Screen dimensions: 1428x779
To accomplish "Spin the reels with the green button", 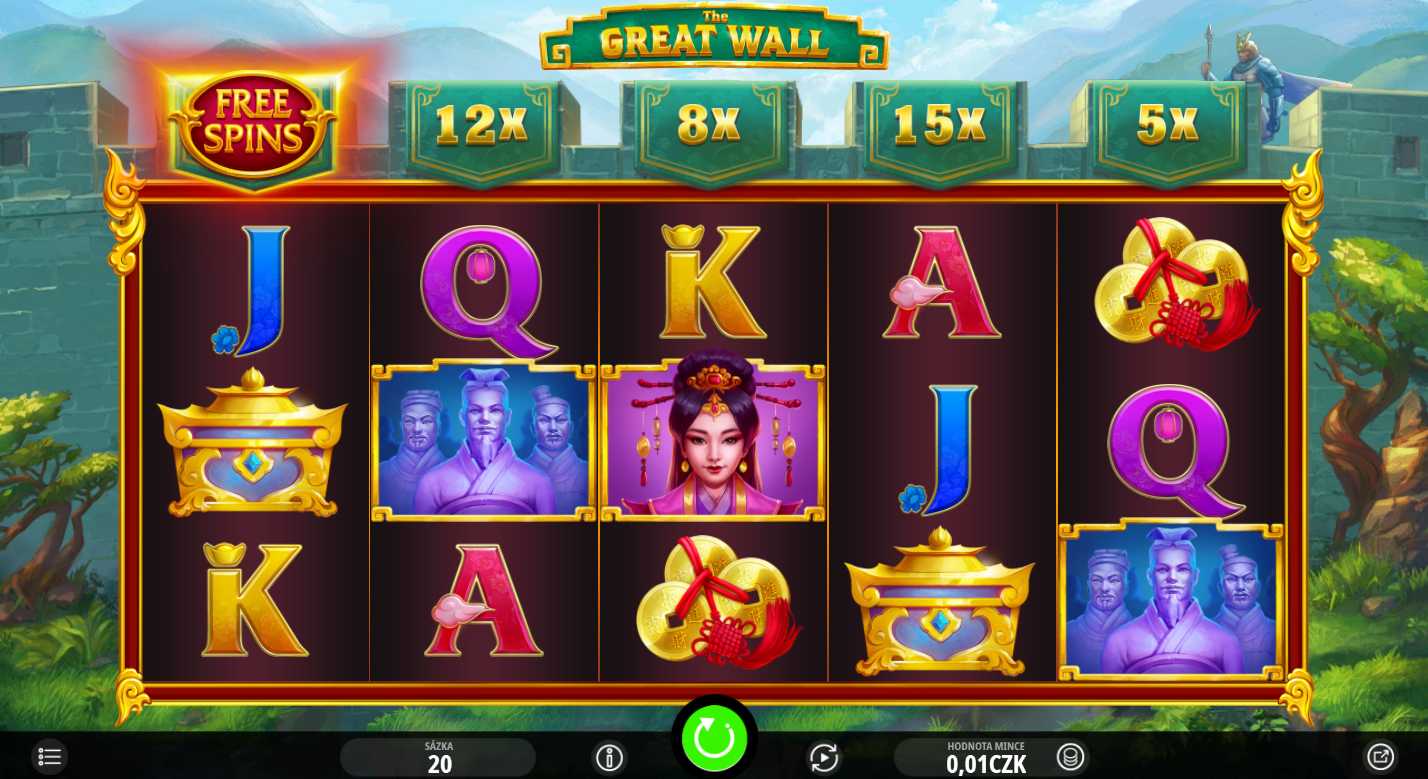I will [714, 738].
